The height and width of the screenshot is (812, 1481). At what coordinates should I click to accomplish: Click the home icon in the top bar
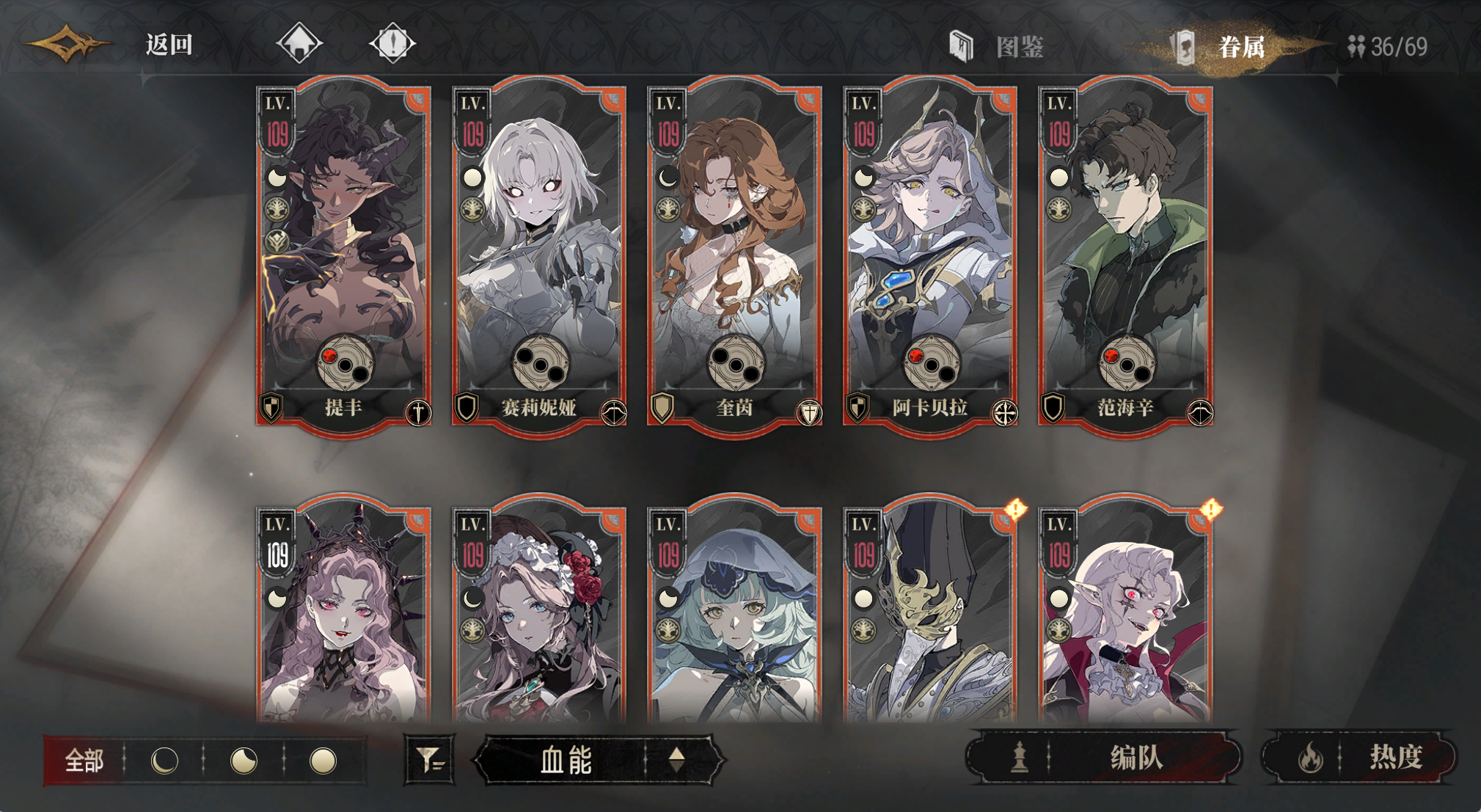click(299, 44)
